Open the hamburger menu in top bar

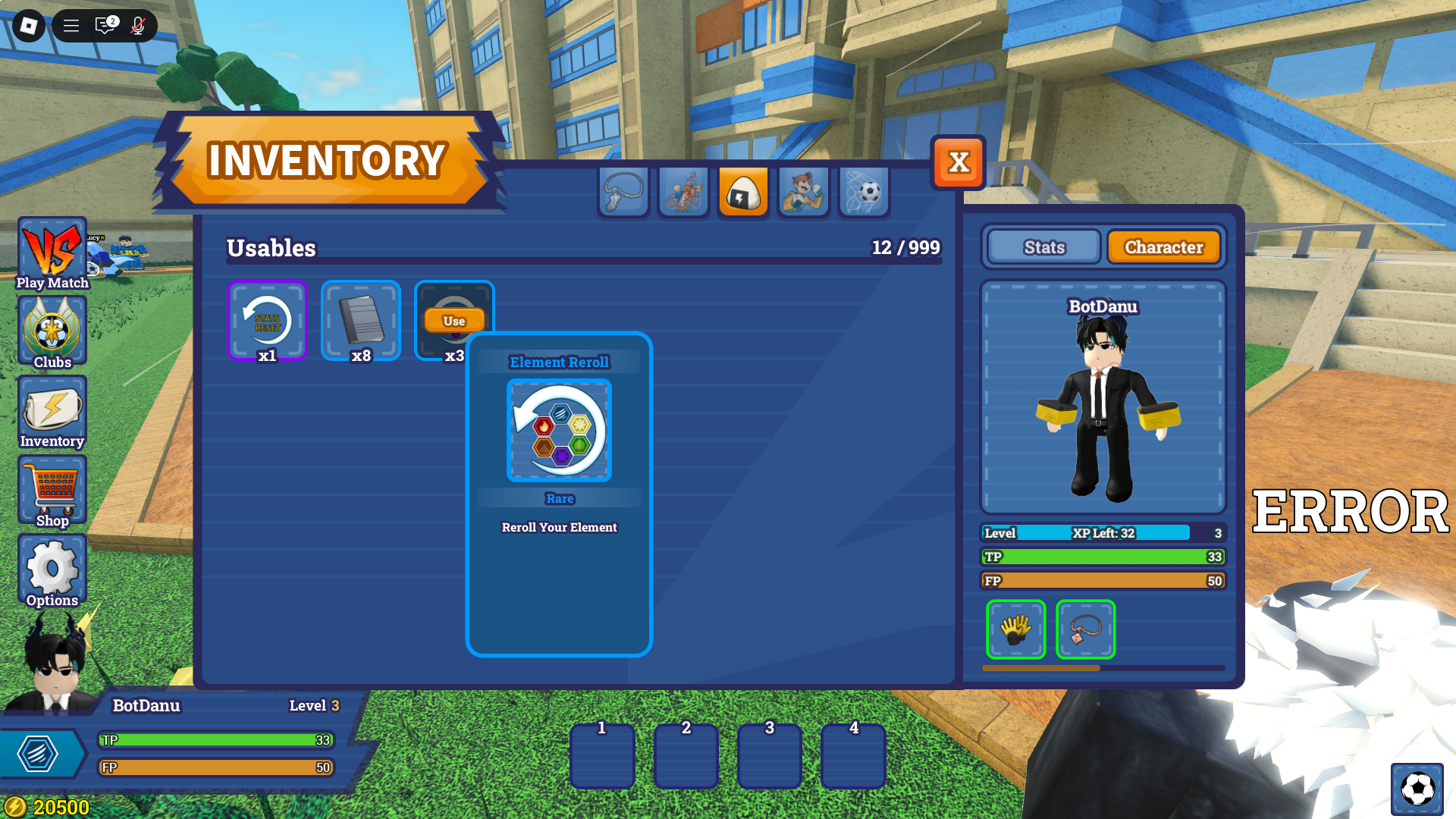coord(71,25)
